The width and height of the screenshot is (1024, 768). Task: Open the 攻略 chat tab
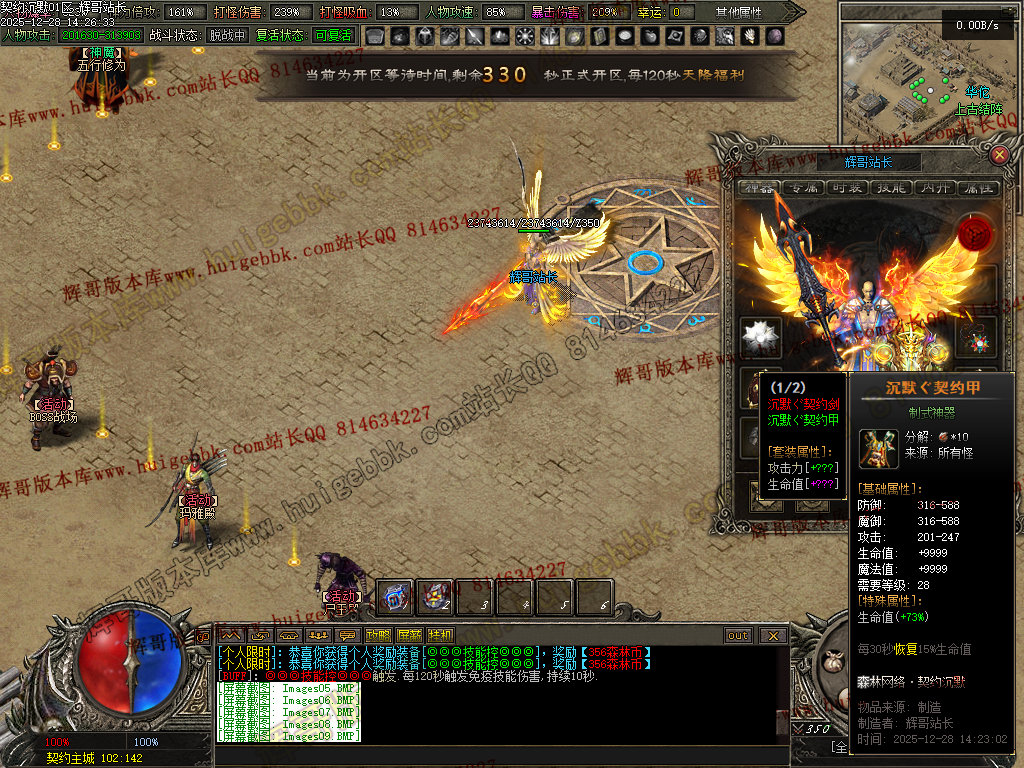coord(378,635)
